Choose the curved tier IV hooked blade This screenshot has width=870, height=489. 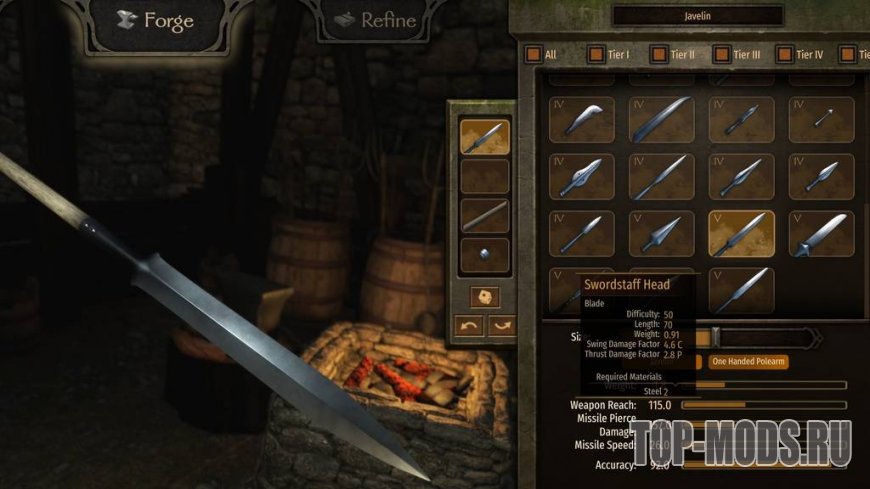pos(581,120)
